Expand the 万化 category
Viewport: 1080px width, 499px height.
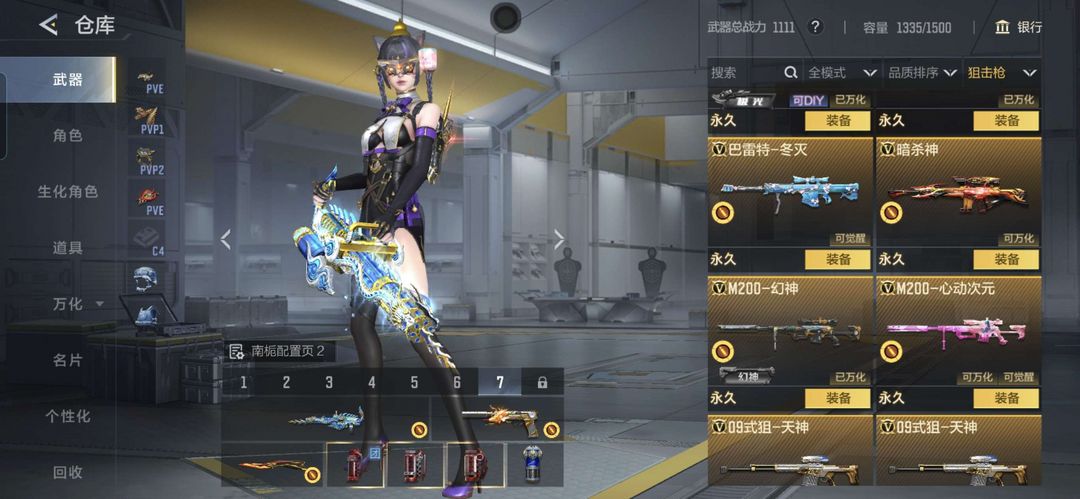pos(76,303)
